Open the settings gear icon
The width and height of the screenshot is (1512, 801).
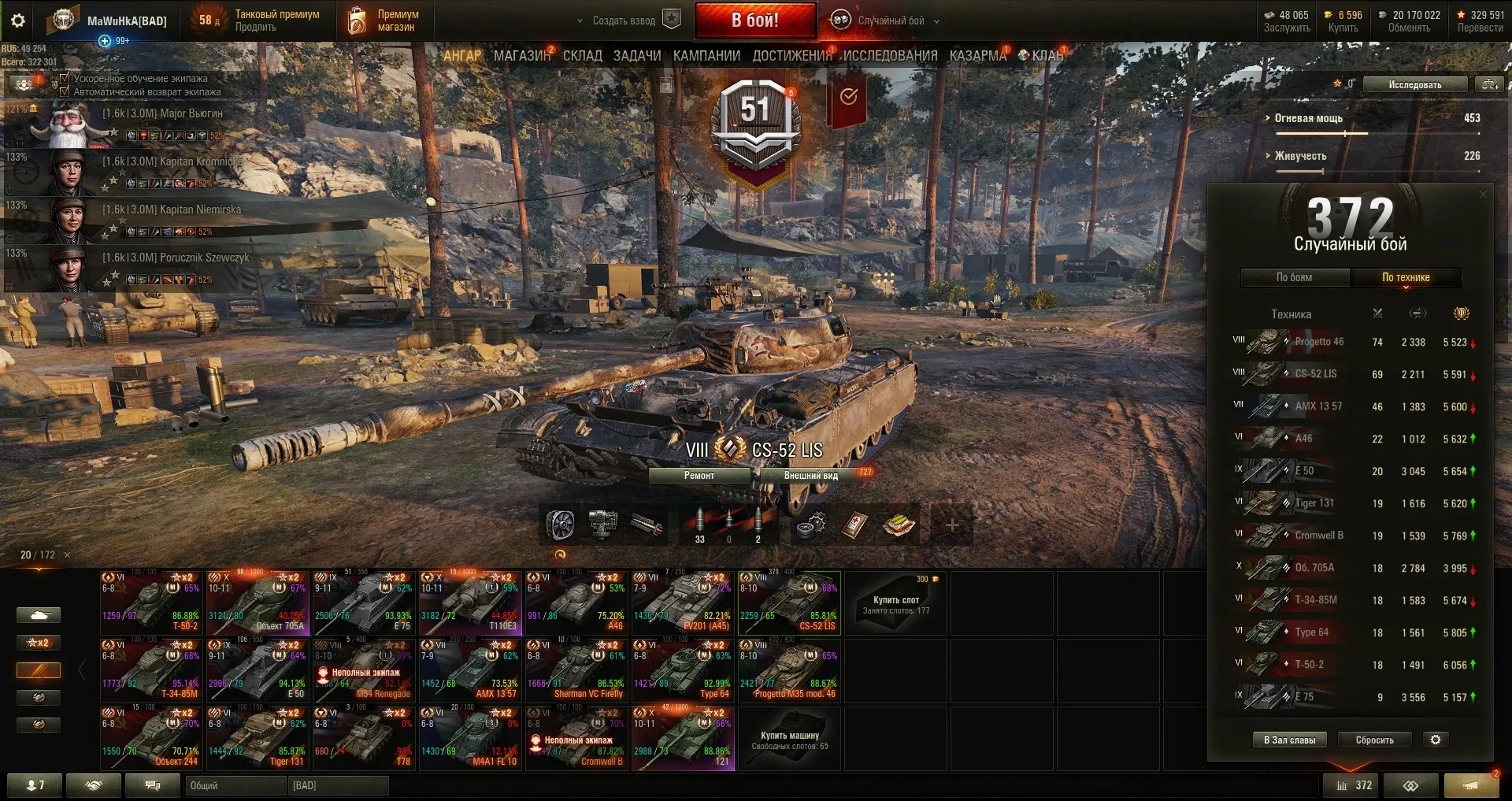pyautogui.click(x=18, y=20)
